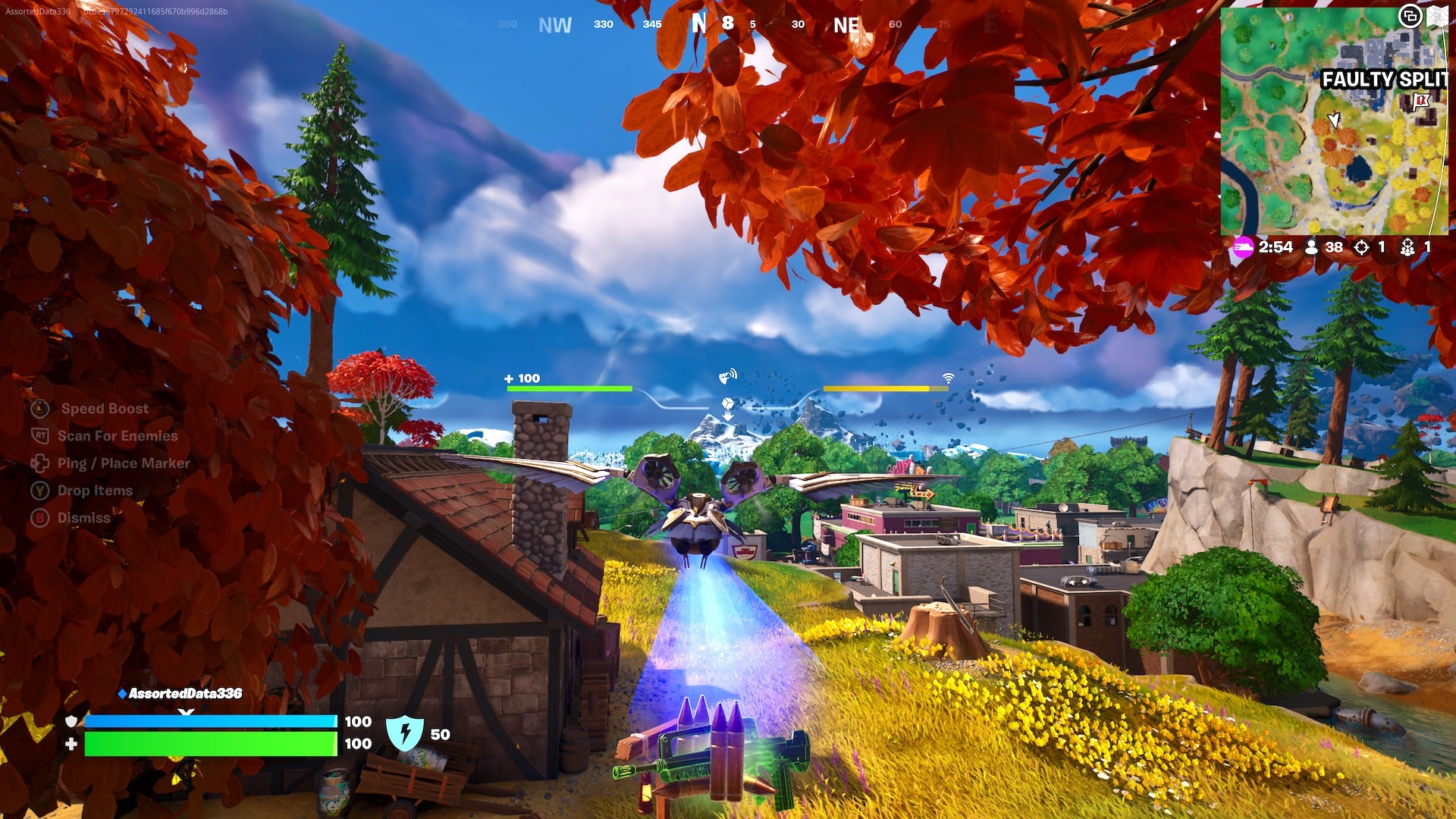Toggle Speed Boost ability
Image resolution: width=1456 pixels, height=819 pixels.
(102, 408)
